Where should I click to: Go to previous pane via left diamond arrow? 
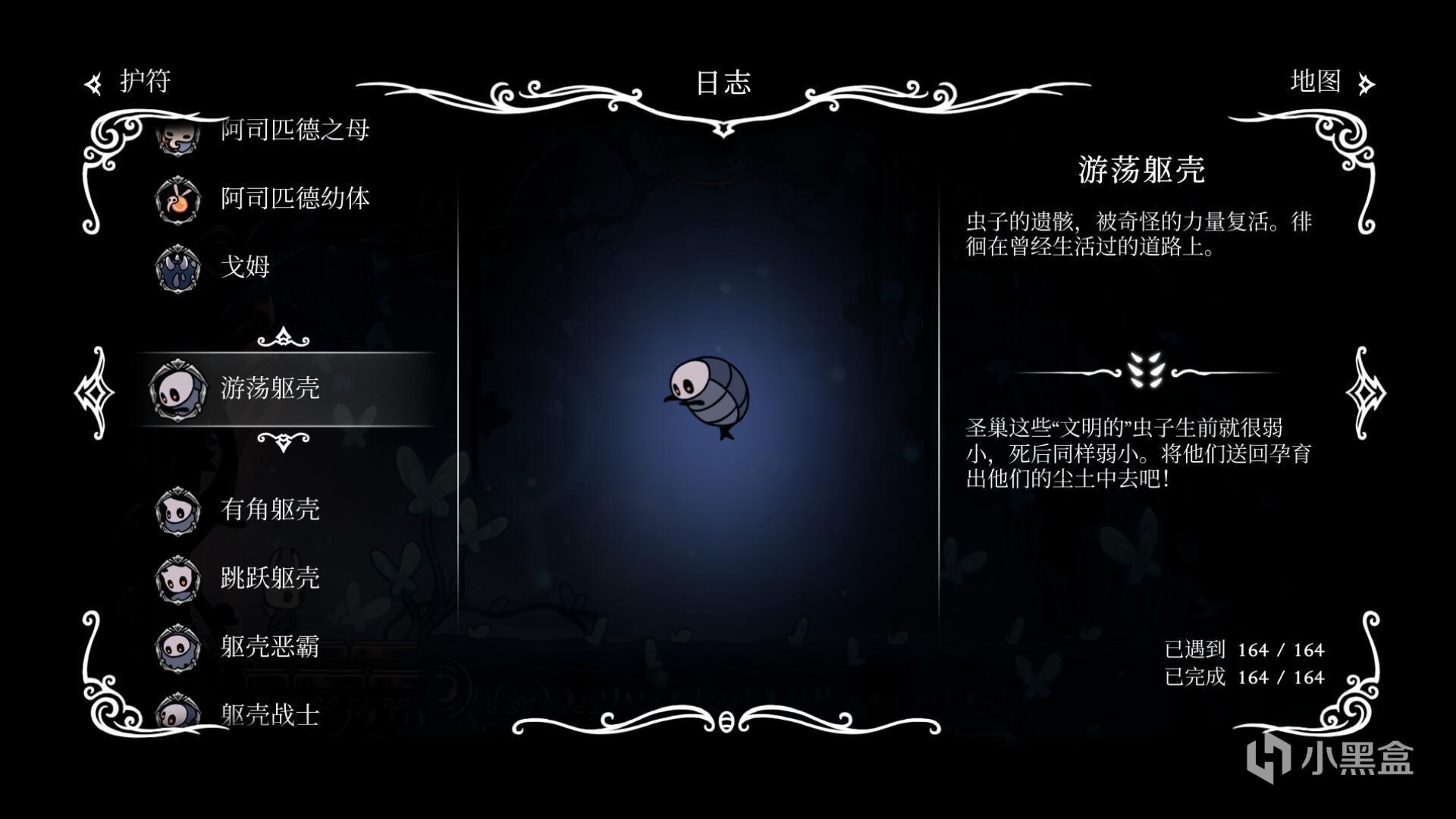[94, 392]
